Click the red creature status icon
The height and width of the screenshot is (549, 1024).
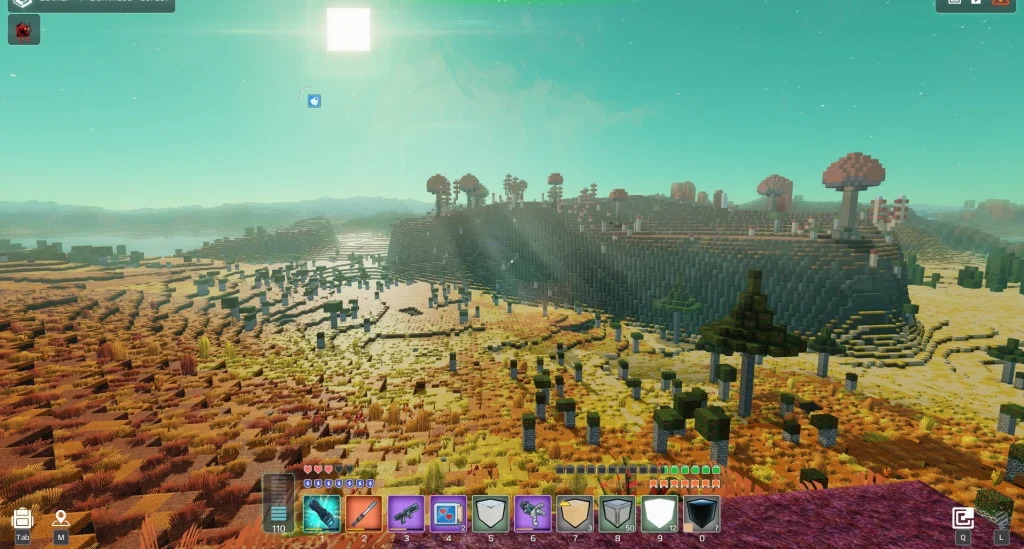(x=23, y=31)
